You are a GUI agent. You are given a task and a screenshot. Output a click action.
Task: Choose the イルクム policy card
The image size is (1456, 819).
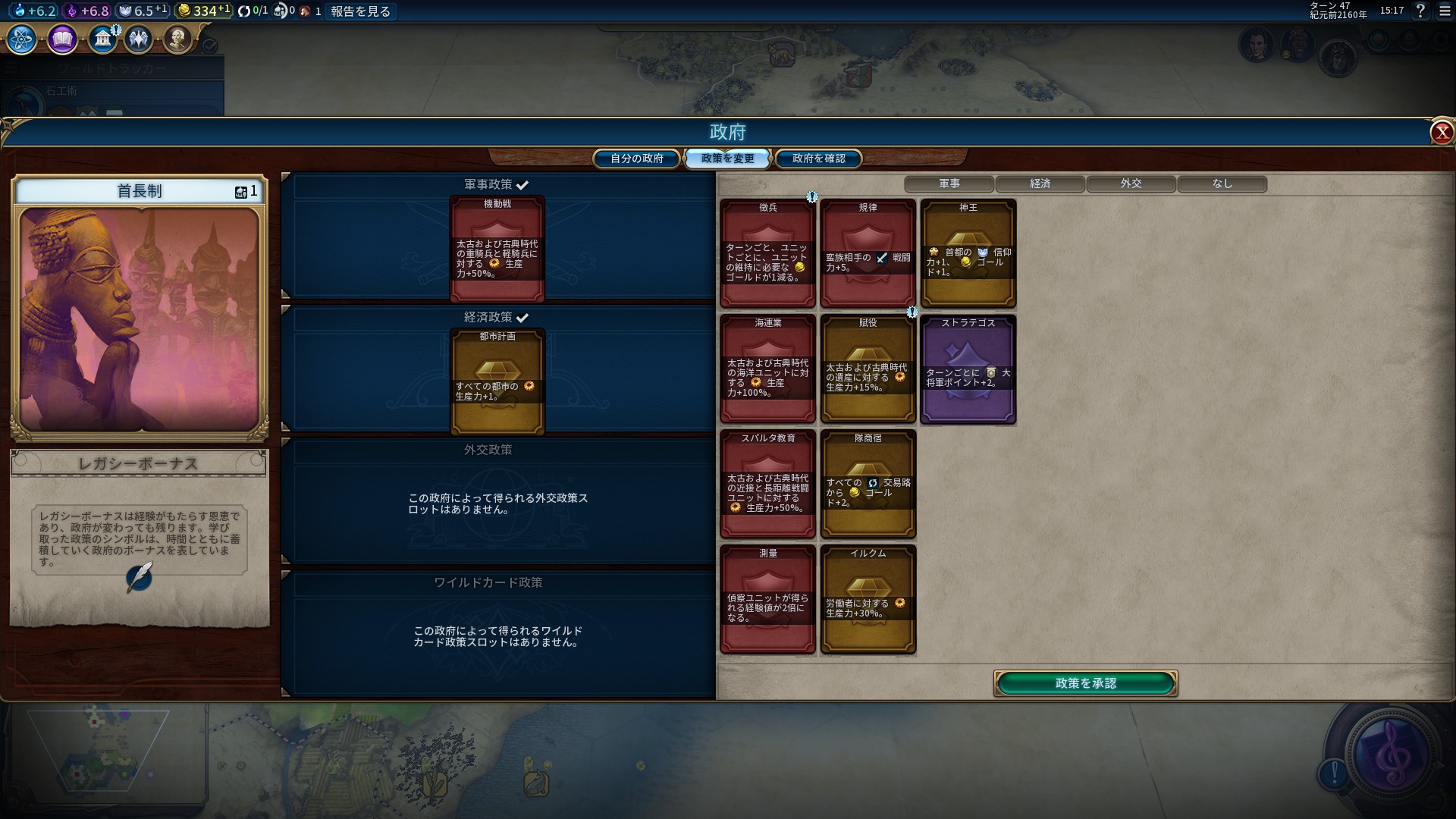click(x=868, y=600)
